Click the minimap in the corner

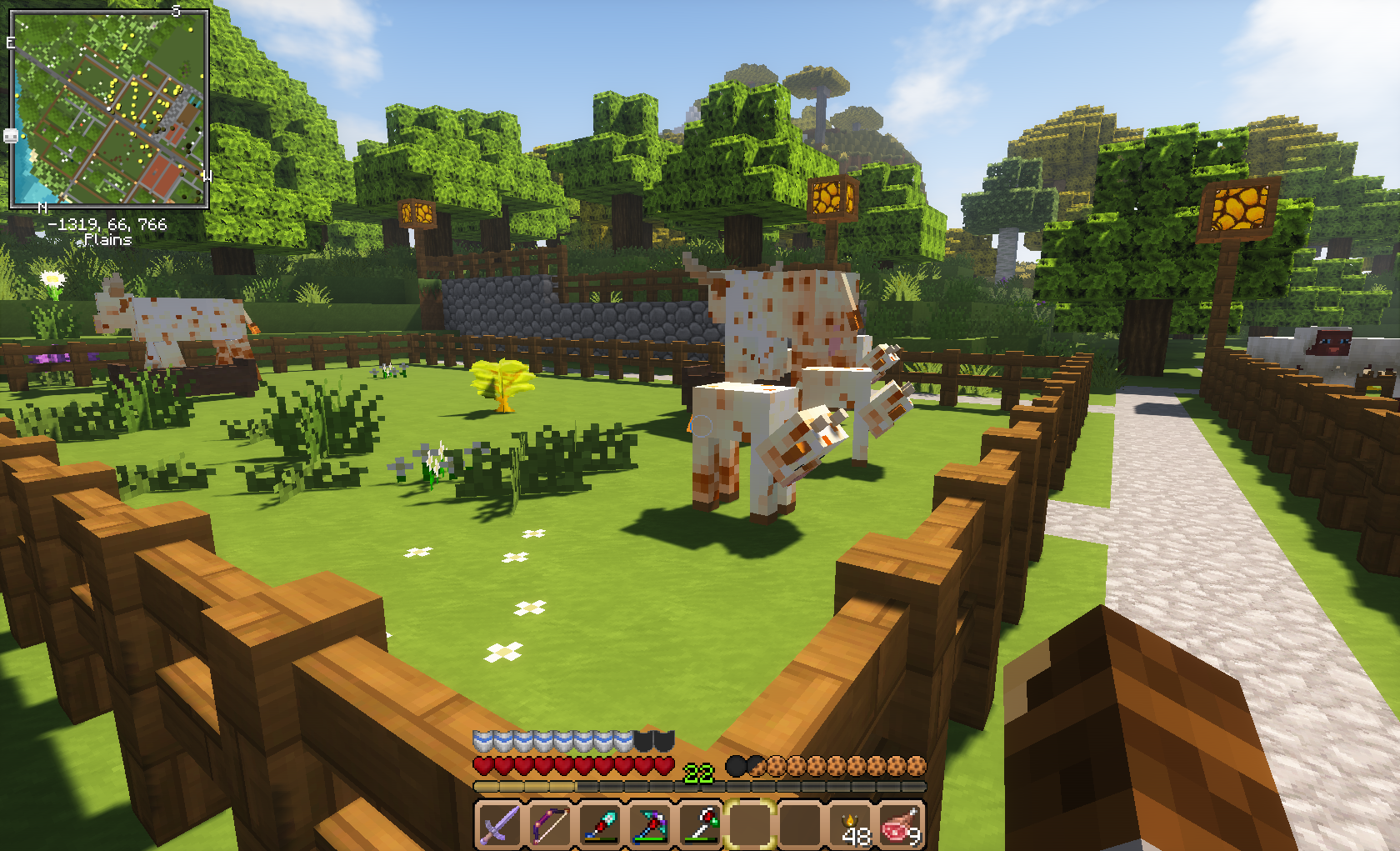pos(108,108)
